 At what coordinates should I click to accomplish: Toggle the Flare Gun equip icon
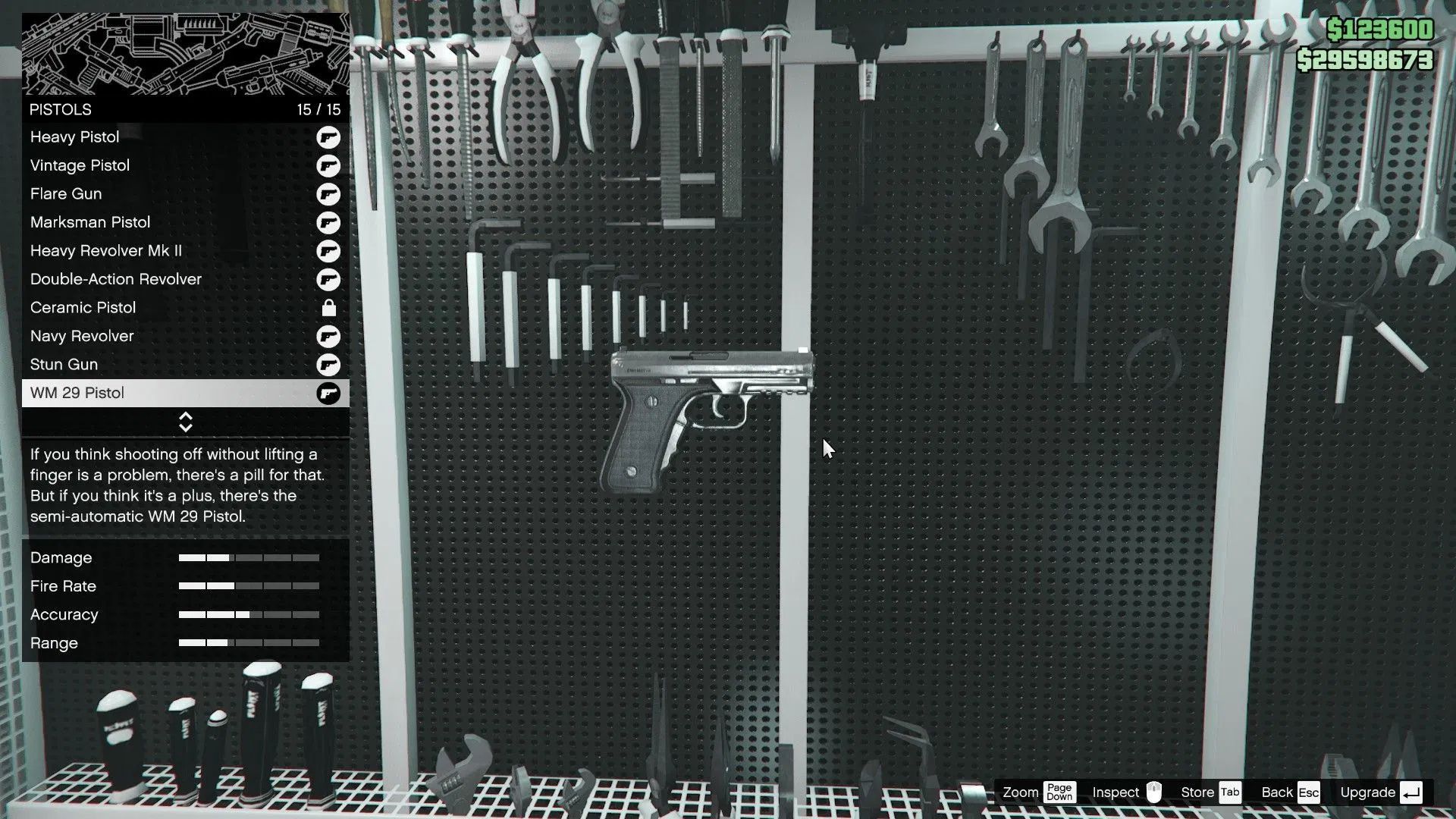328,194
